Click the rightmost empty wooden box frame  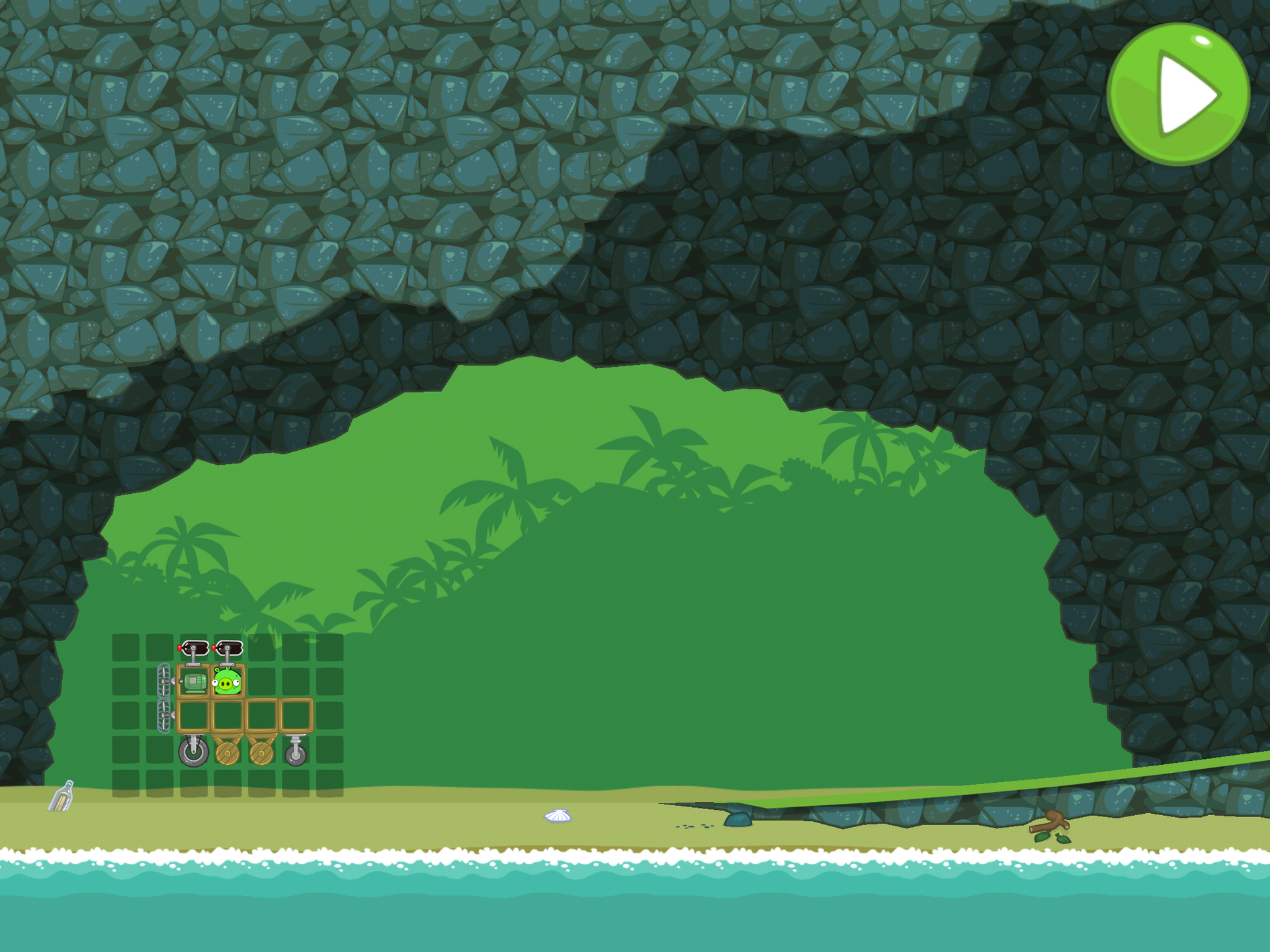tap(296, 716)
